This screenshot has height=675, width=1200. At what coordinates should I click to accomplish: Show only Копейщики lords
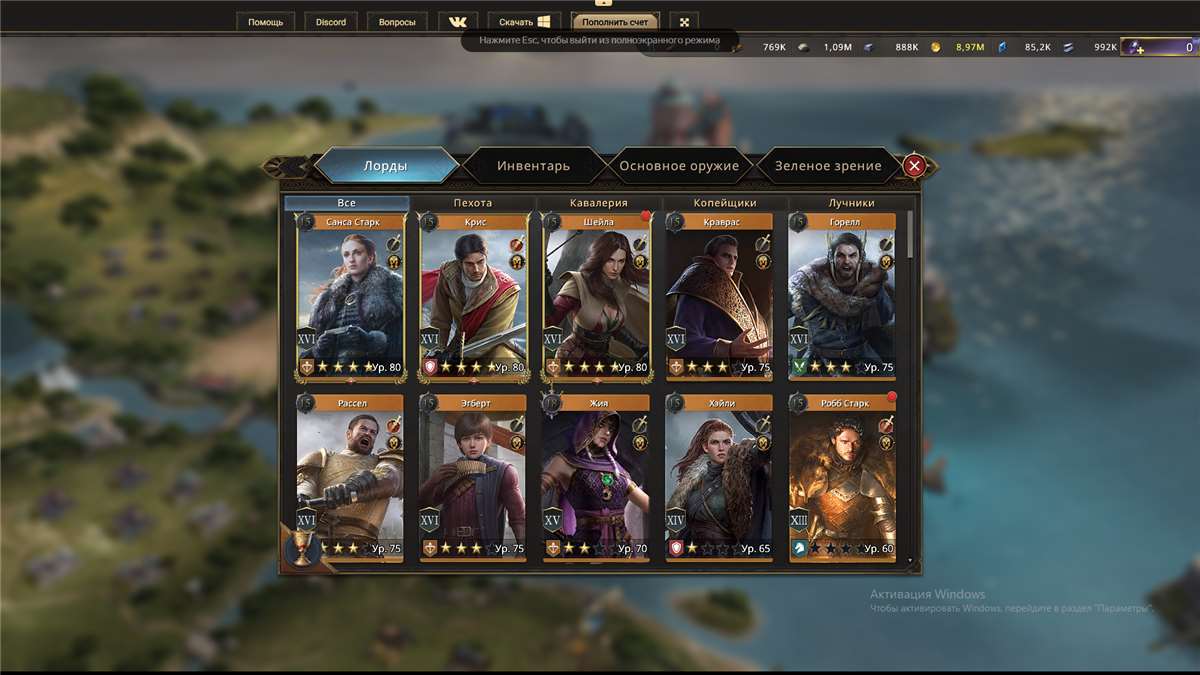725,203
